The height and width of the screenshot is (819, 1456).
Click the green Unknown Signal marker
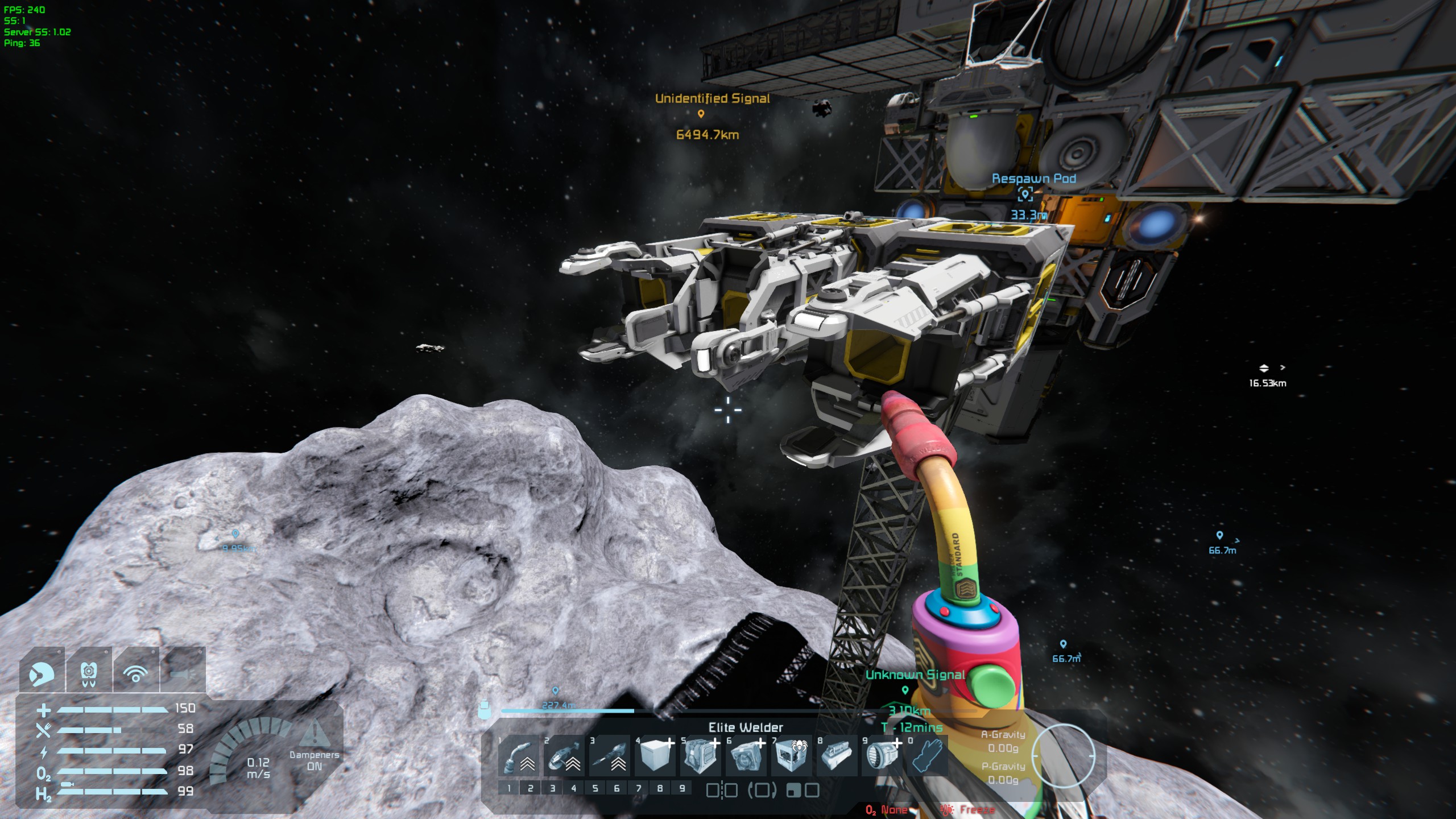905,690
